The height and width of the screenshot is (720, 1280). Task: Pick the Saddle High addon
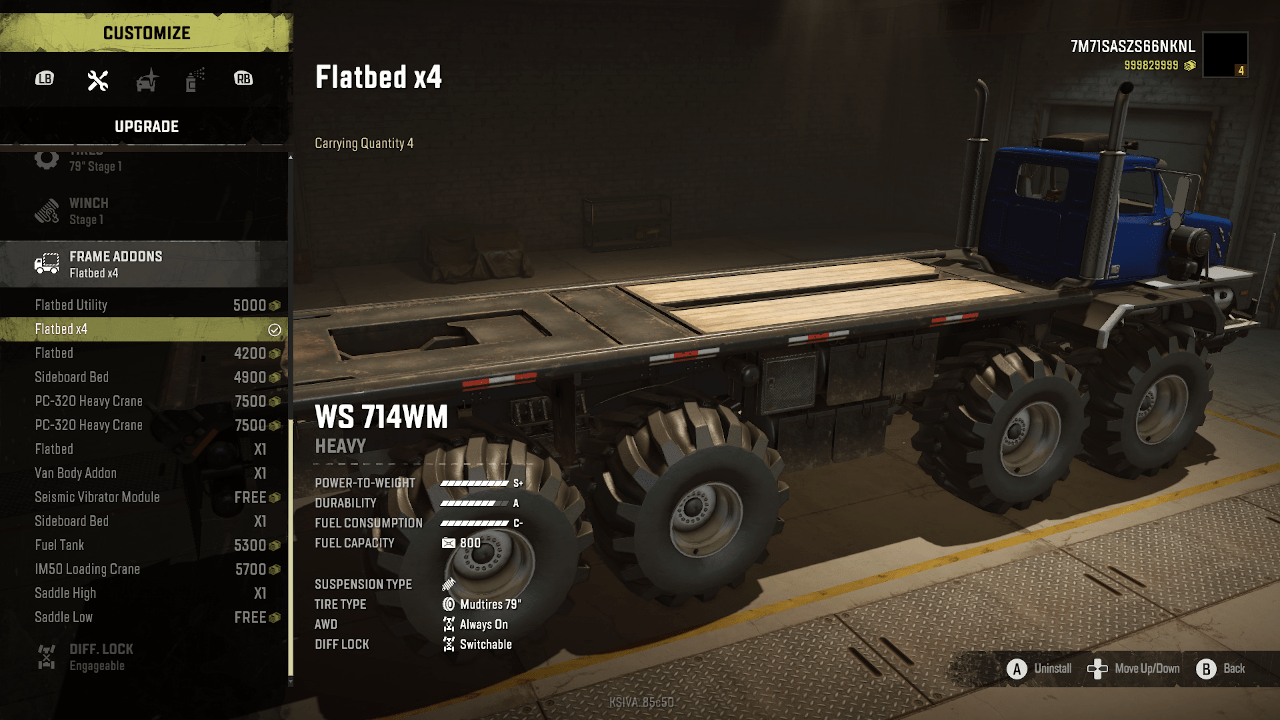click(145, 593)
